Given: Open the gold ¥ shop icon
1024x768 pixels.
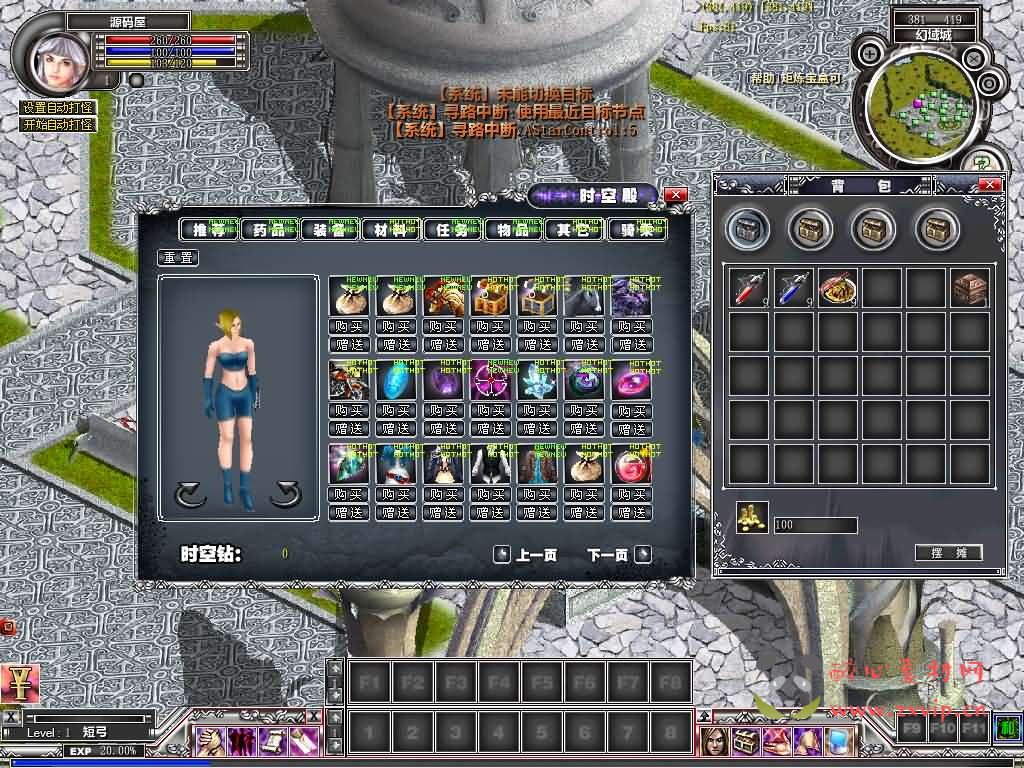Looking at the screenshot, I should 18,684.
